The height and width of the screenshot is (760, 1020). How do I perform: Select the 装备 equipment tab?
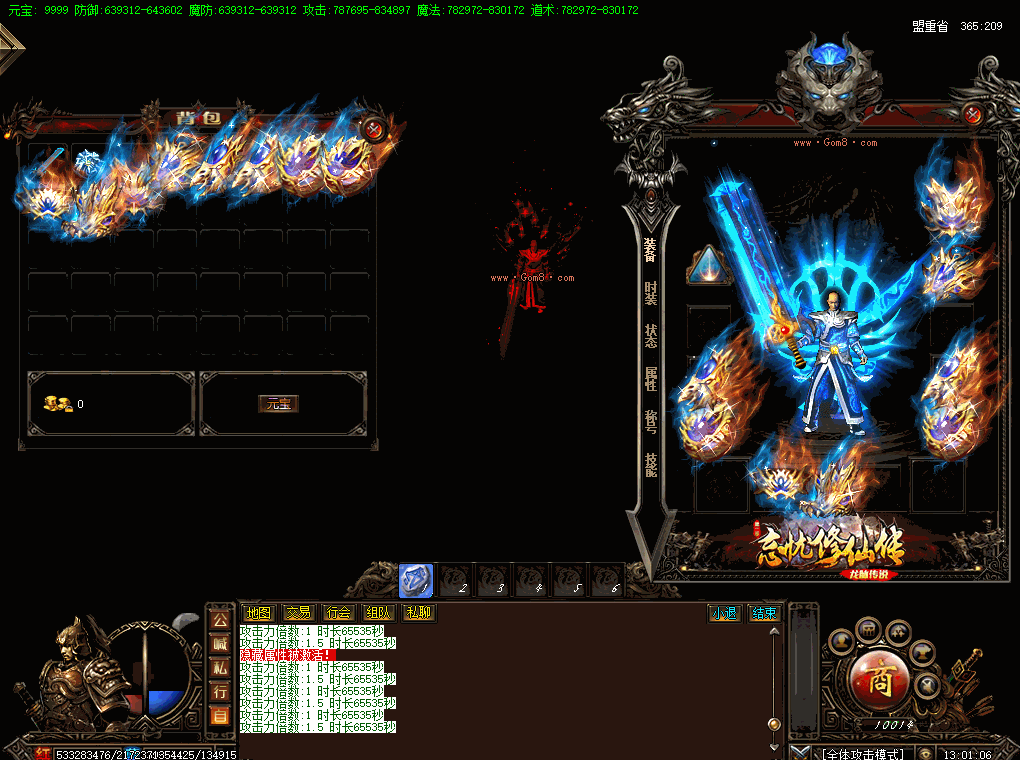point(651,249)
